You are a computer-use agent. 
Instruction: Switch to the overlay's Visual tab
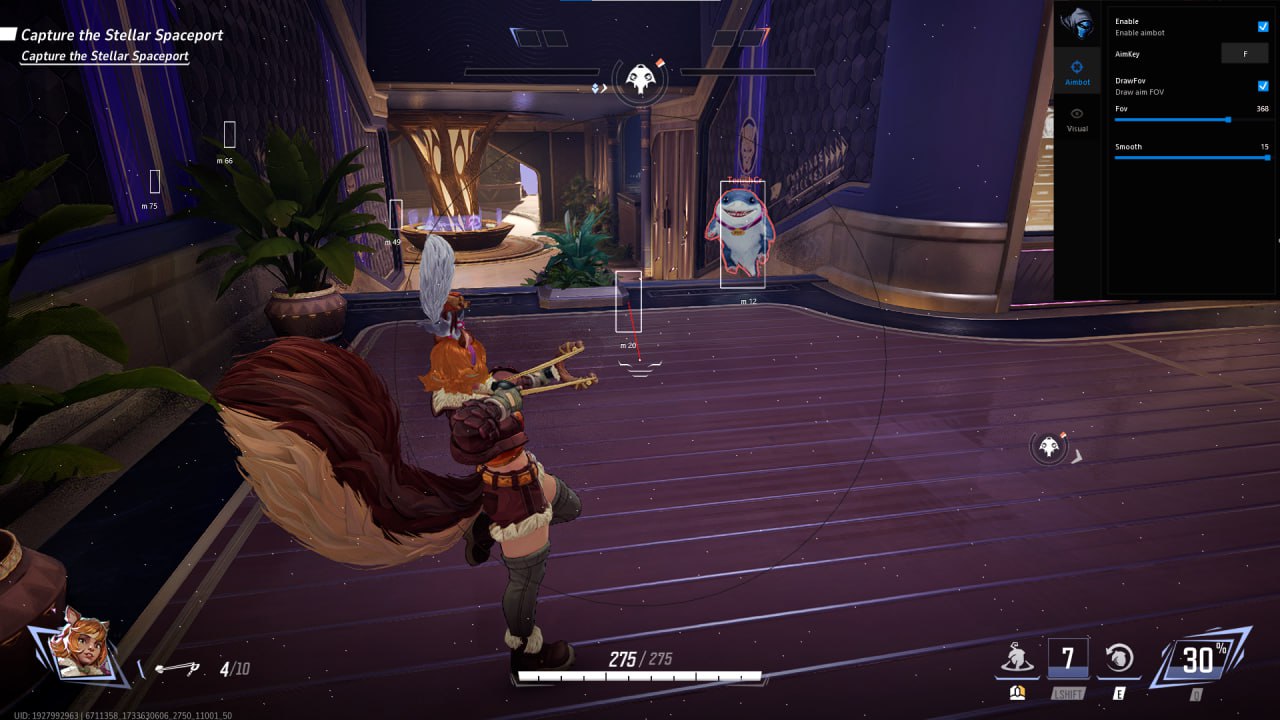coord(1077,119)
